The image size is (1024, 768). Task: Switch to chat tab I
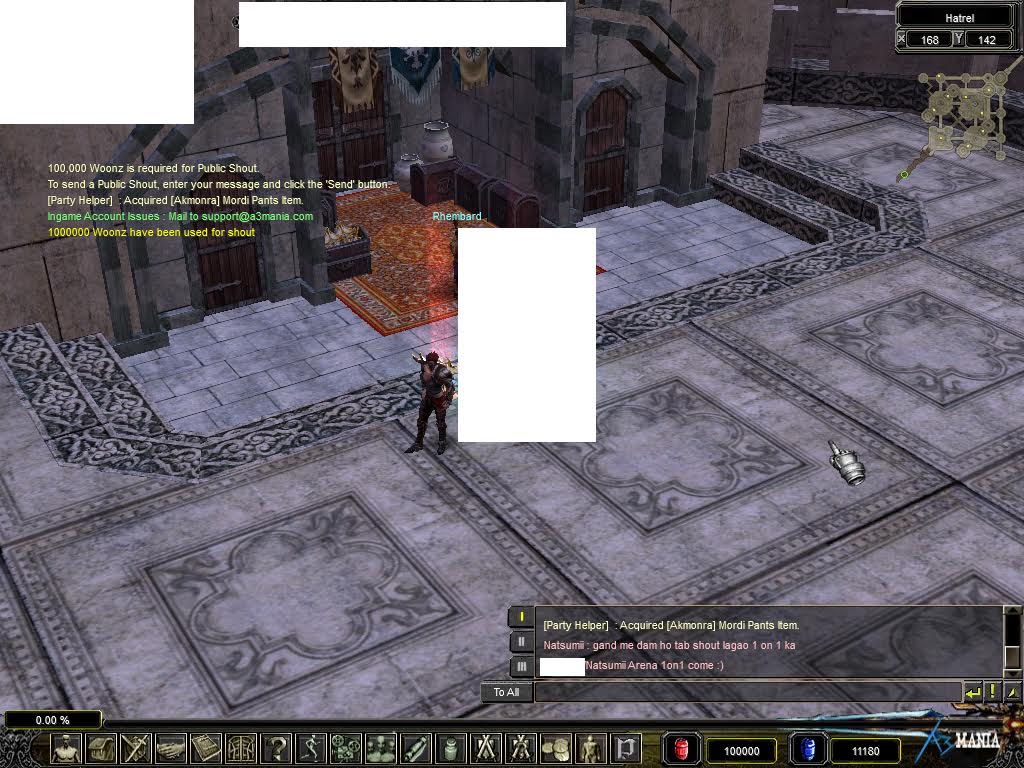click(521, 617)
